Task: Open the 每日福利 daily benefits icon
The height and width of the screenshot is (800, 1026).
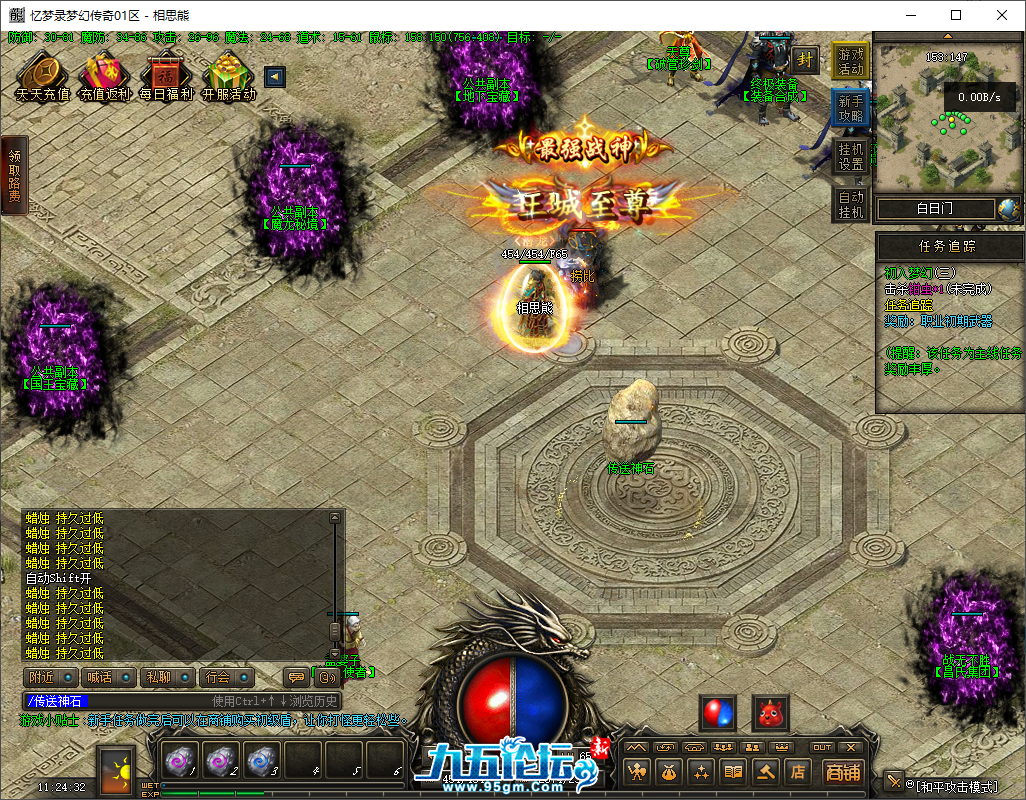Action: pos(165,75)
